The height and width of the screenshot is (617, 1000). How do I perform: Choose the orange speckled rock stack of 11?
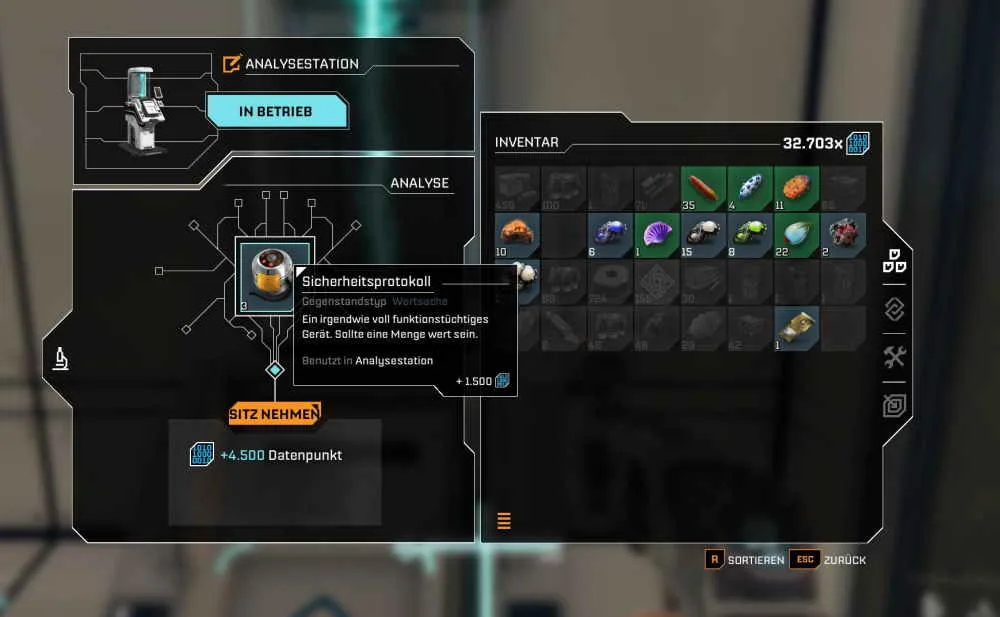(797, 187)
